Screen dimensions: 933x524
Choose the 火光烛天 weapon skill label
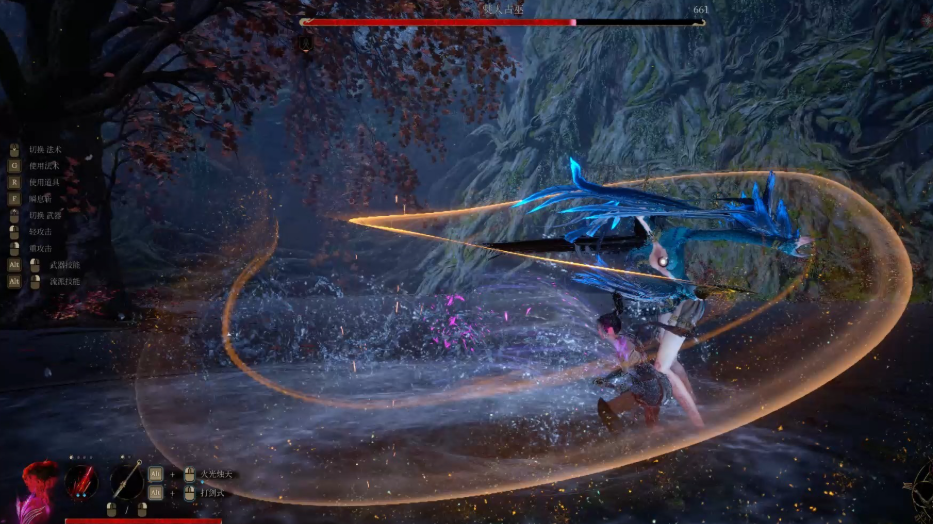point(217,474)
